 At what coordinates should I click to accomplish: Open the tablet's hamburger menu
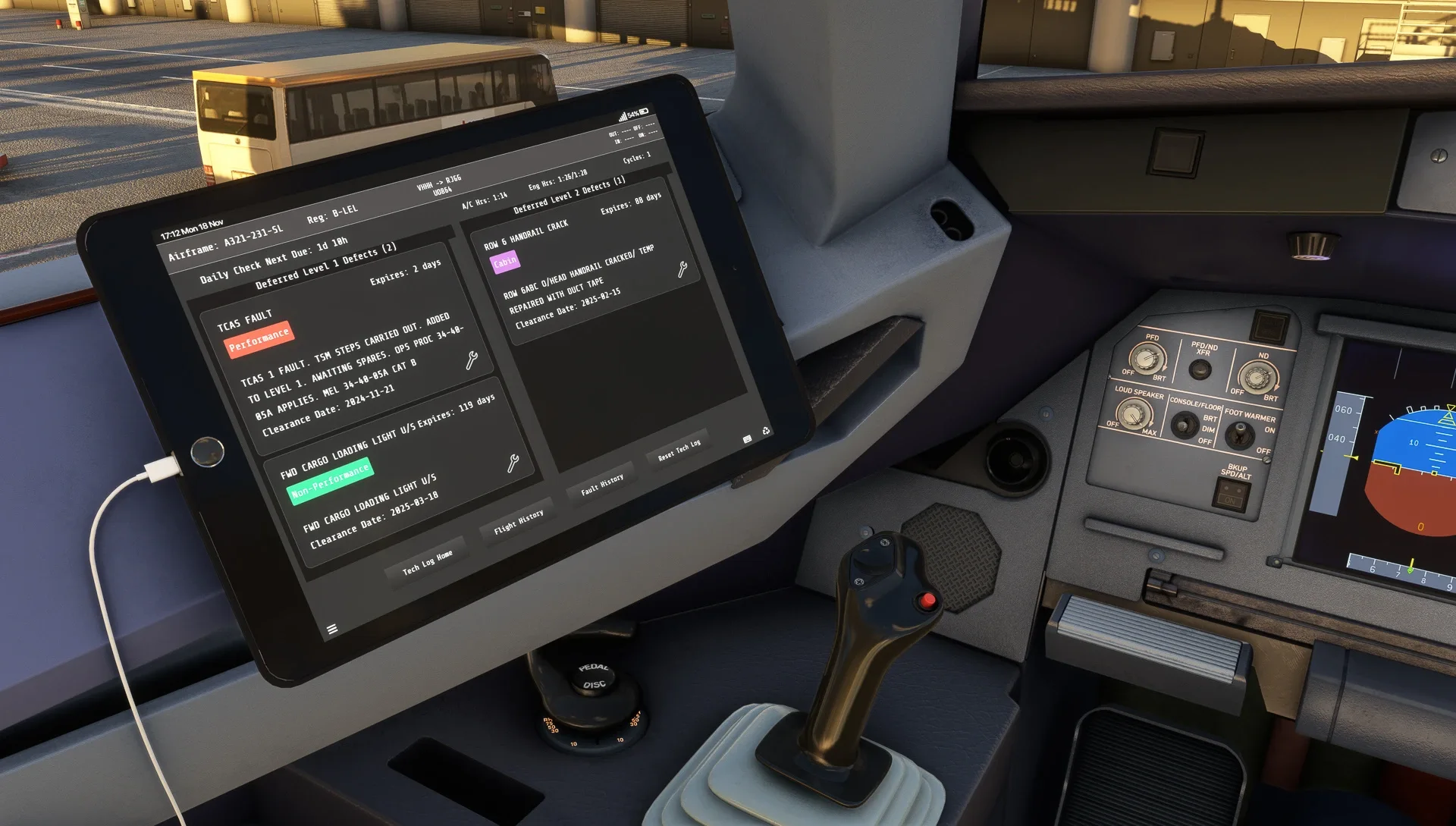tap(332, 629)
